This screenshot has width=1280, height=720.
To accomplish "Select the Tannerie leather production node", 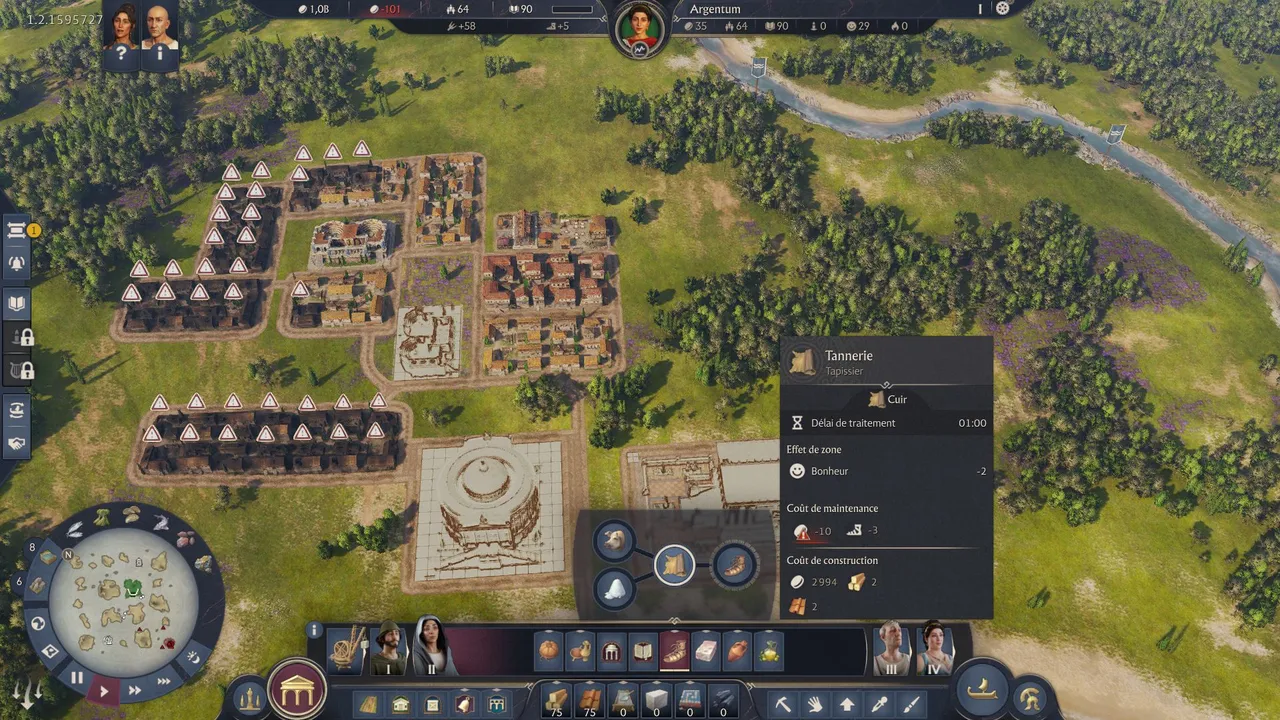I will click(675, 566).
